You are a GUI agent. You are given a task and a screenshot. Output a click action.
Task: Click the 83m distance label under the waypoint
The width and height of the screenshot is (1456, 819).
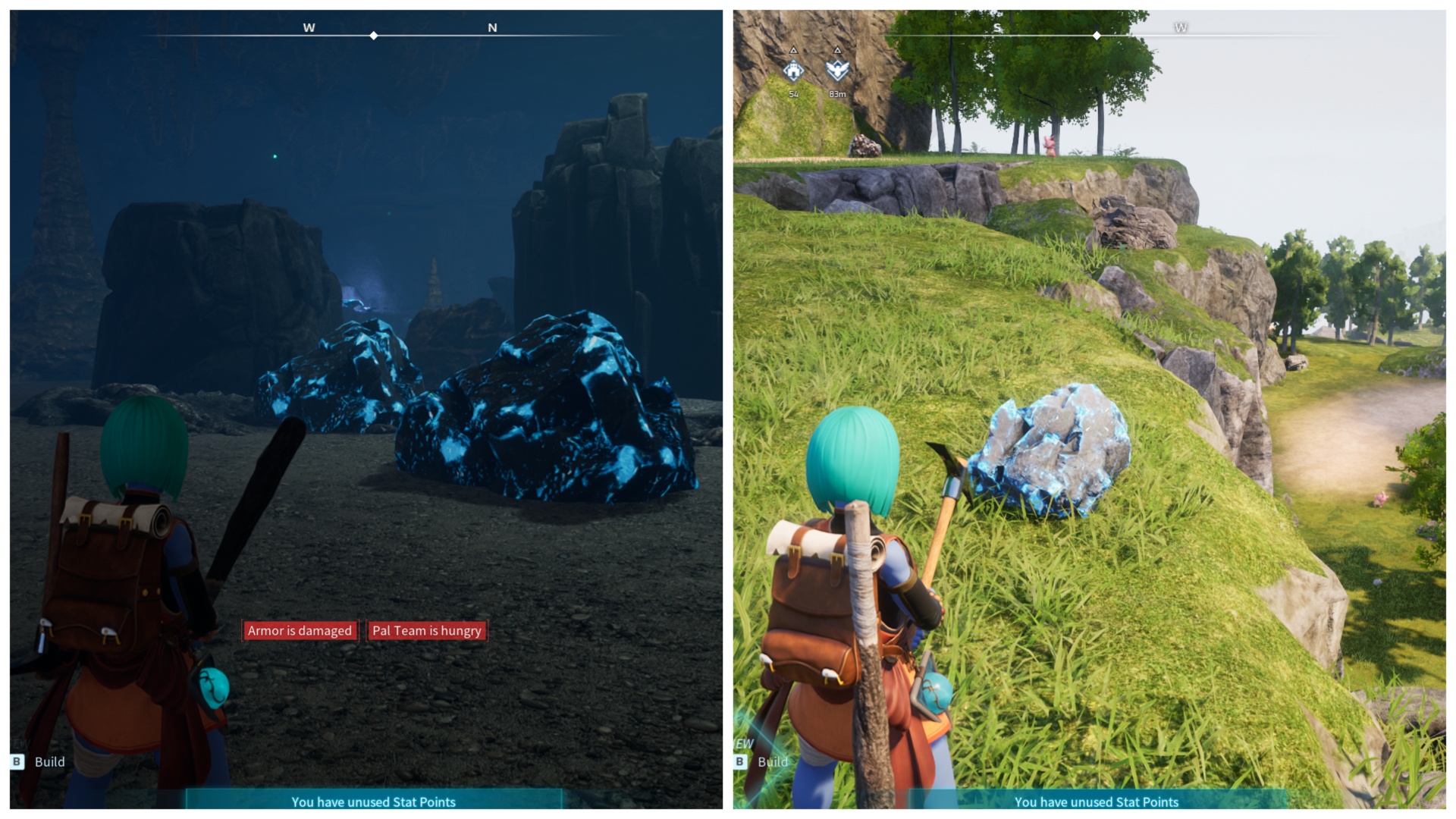click(x=837, y=93)
